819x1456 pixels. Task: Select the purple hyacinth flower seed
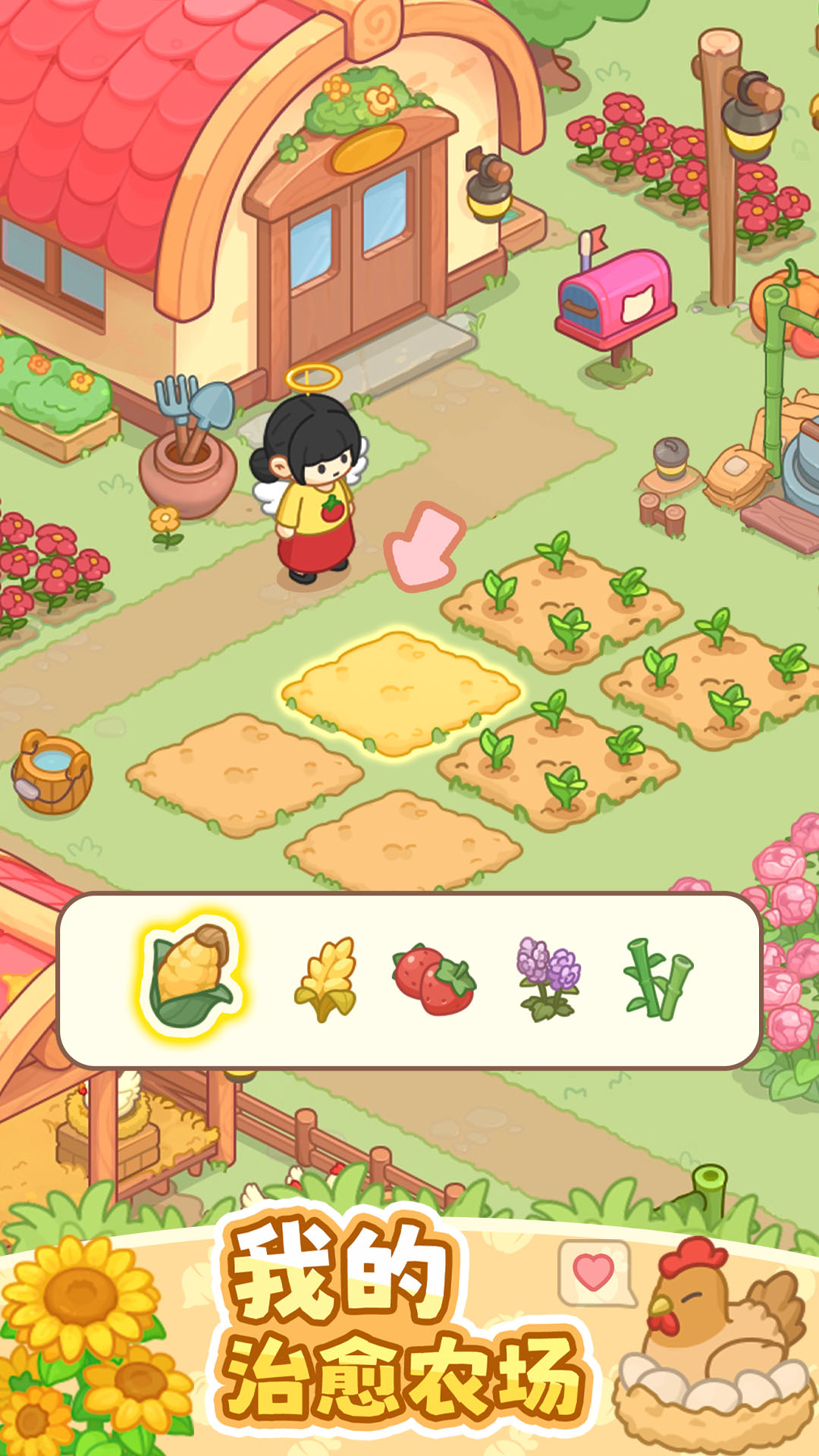tap(548, 978)
